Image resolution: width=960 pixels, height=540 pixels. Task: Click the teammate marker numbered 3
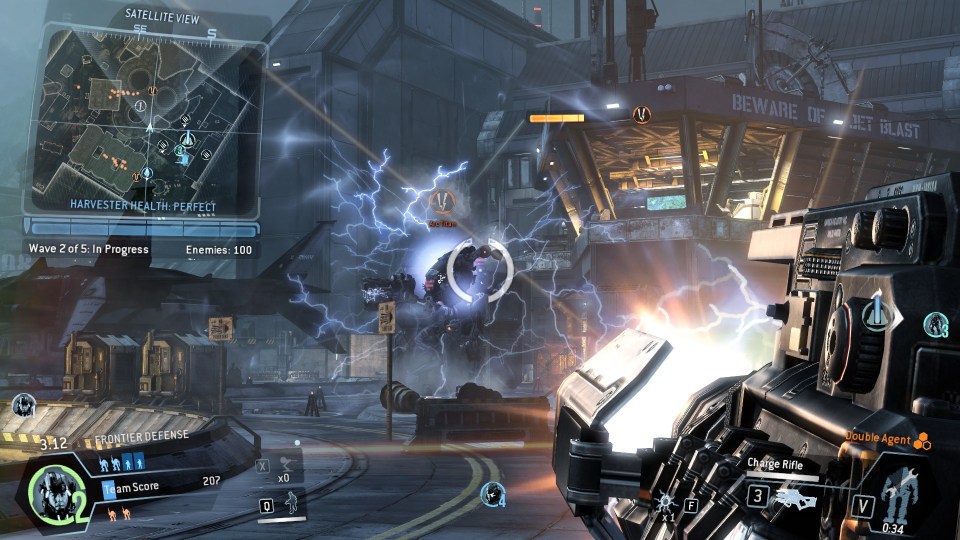tap(936, 324)
